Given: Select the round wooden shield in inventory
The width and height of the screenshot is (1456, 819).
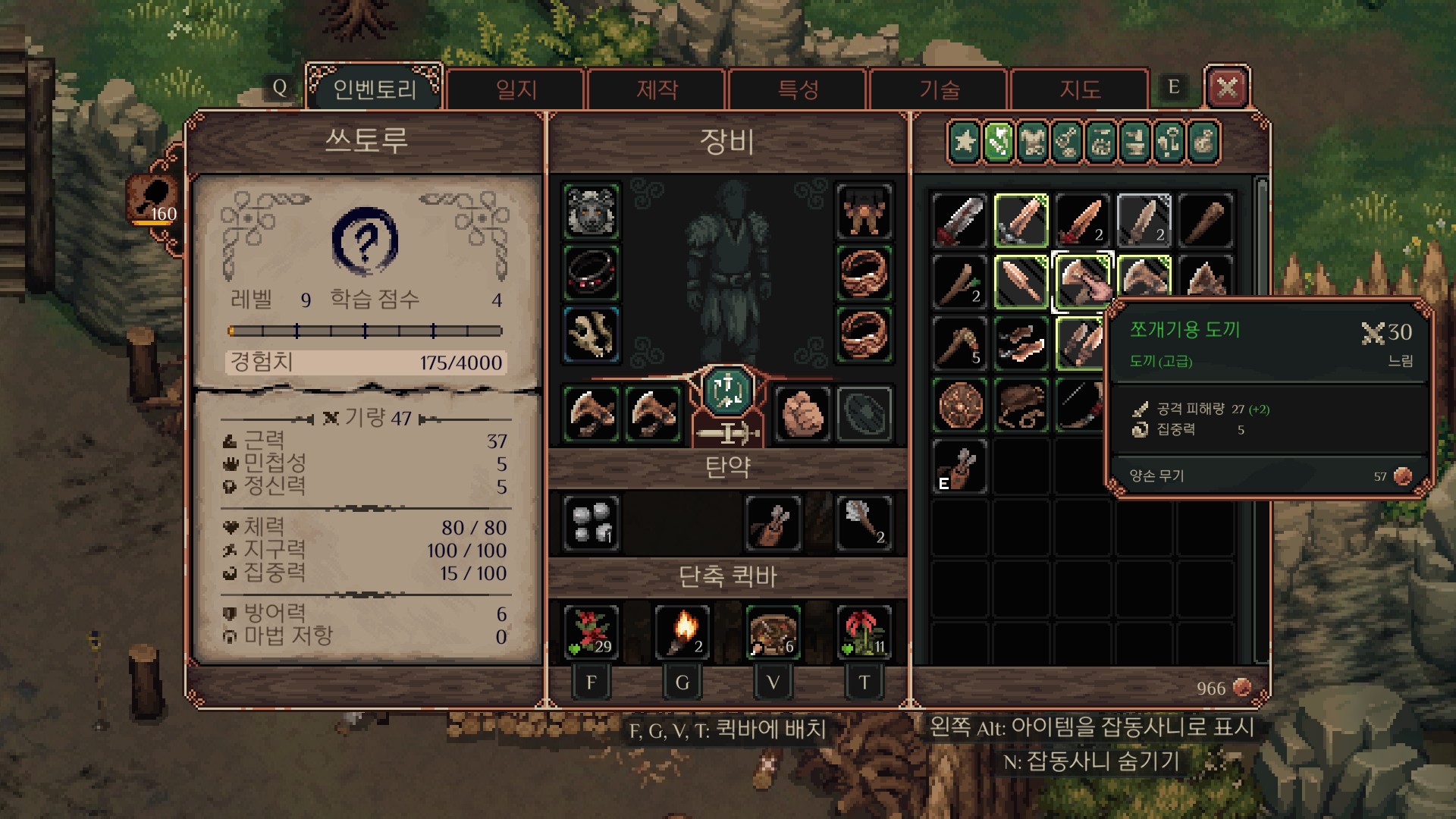Looking at the screenshot, I should pos(960,405).
